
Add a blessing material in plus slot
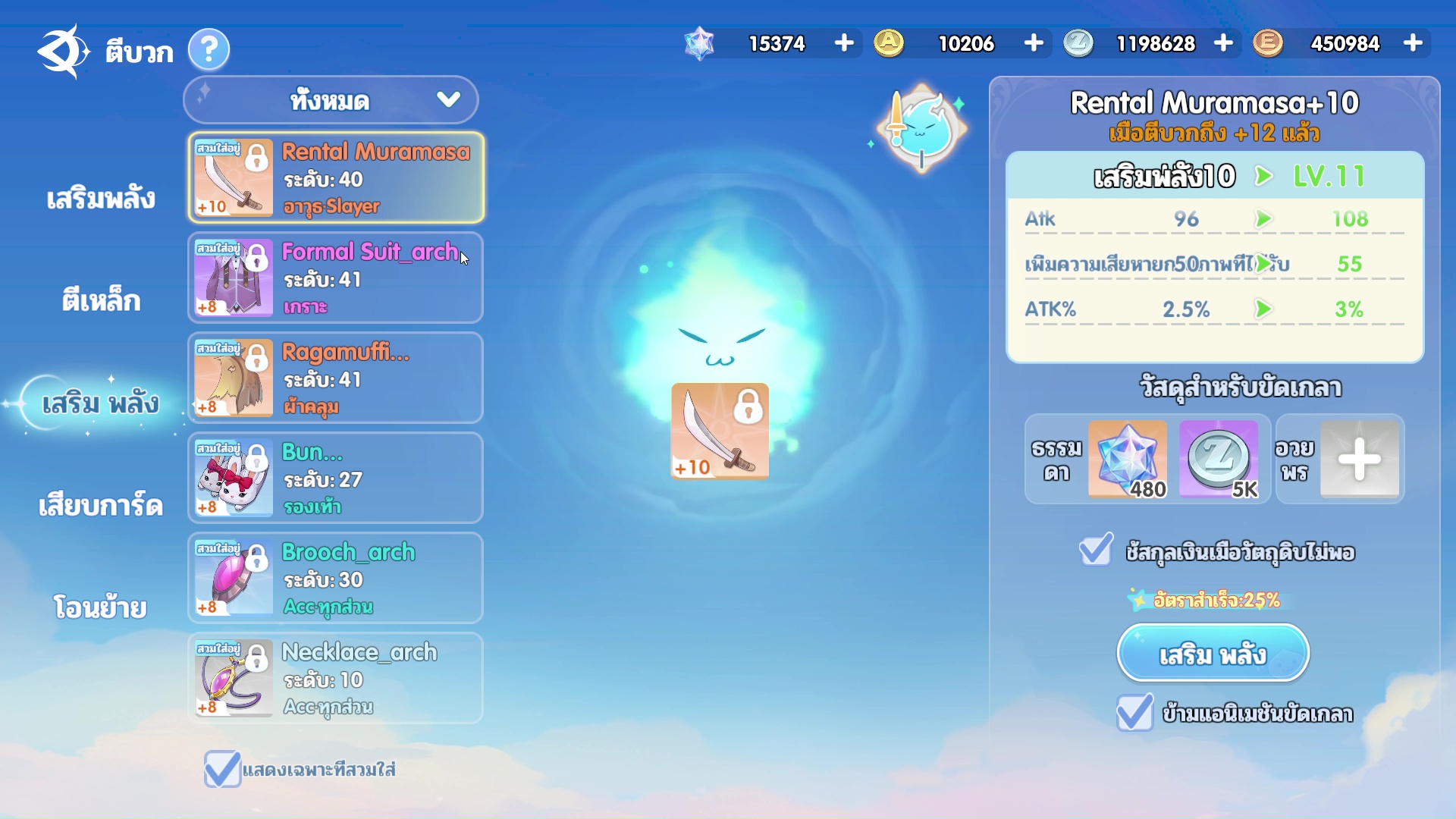[1359, 460]
